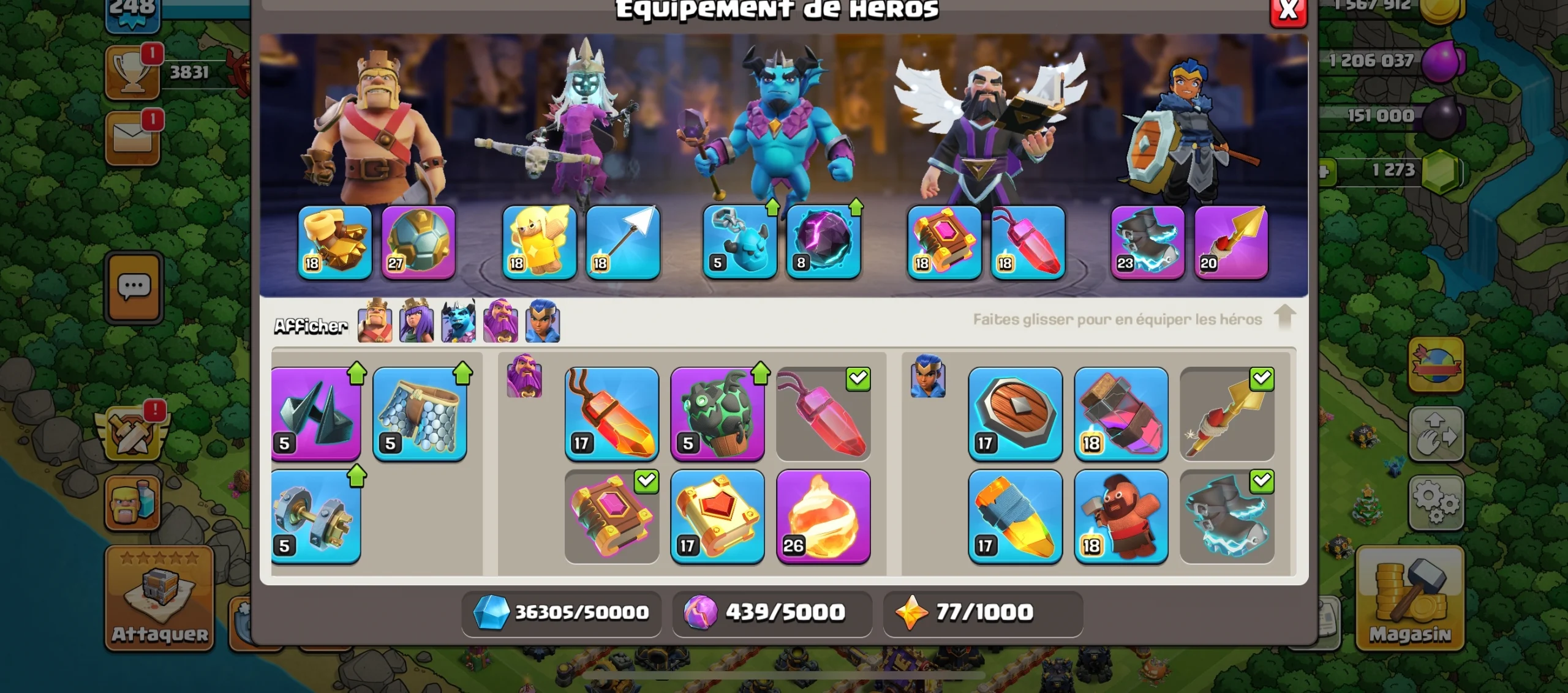Image resolution: width=1568 pixels, height=693 pixels.
Task: Select the level 17 wooden shield equipment
Action: 1015,413
